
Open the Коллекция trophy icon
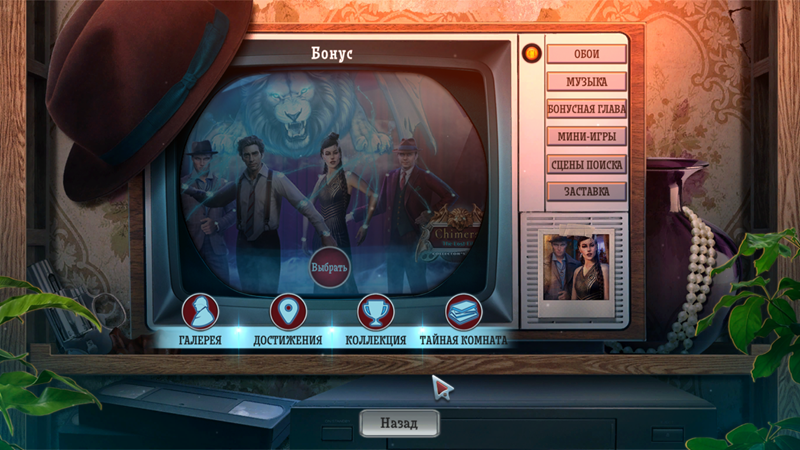376,313
